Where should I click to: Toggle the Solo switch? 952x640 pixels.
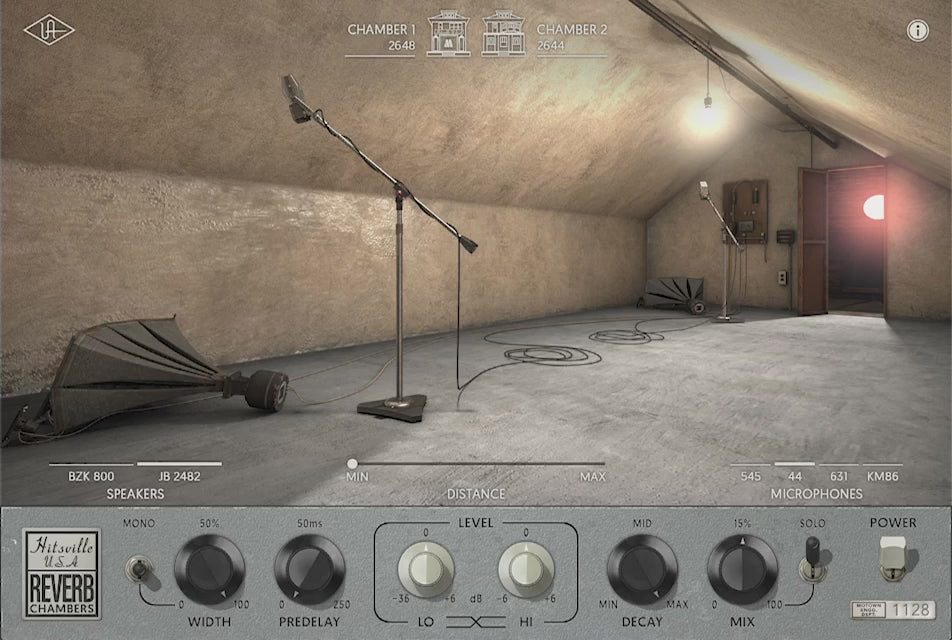click(x=812, y=560)
